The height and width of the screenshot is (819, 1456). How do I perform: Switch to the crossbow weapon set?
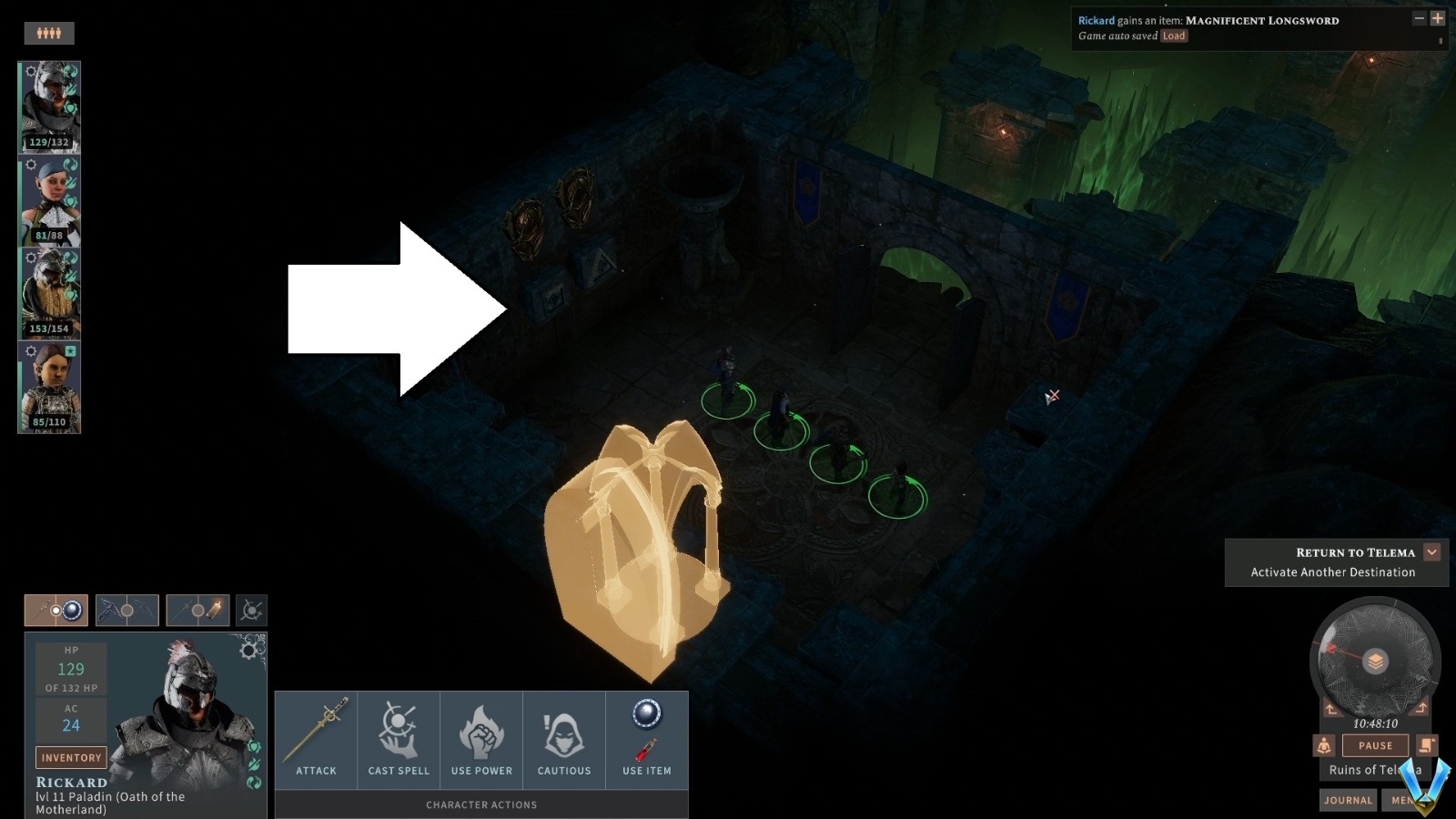pos(126,610)
